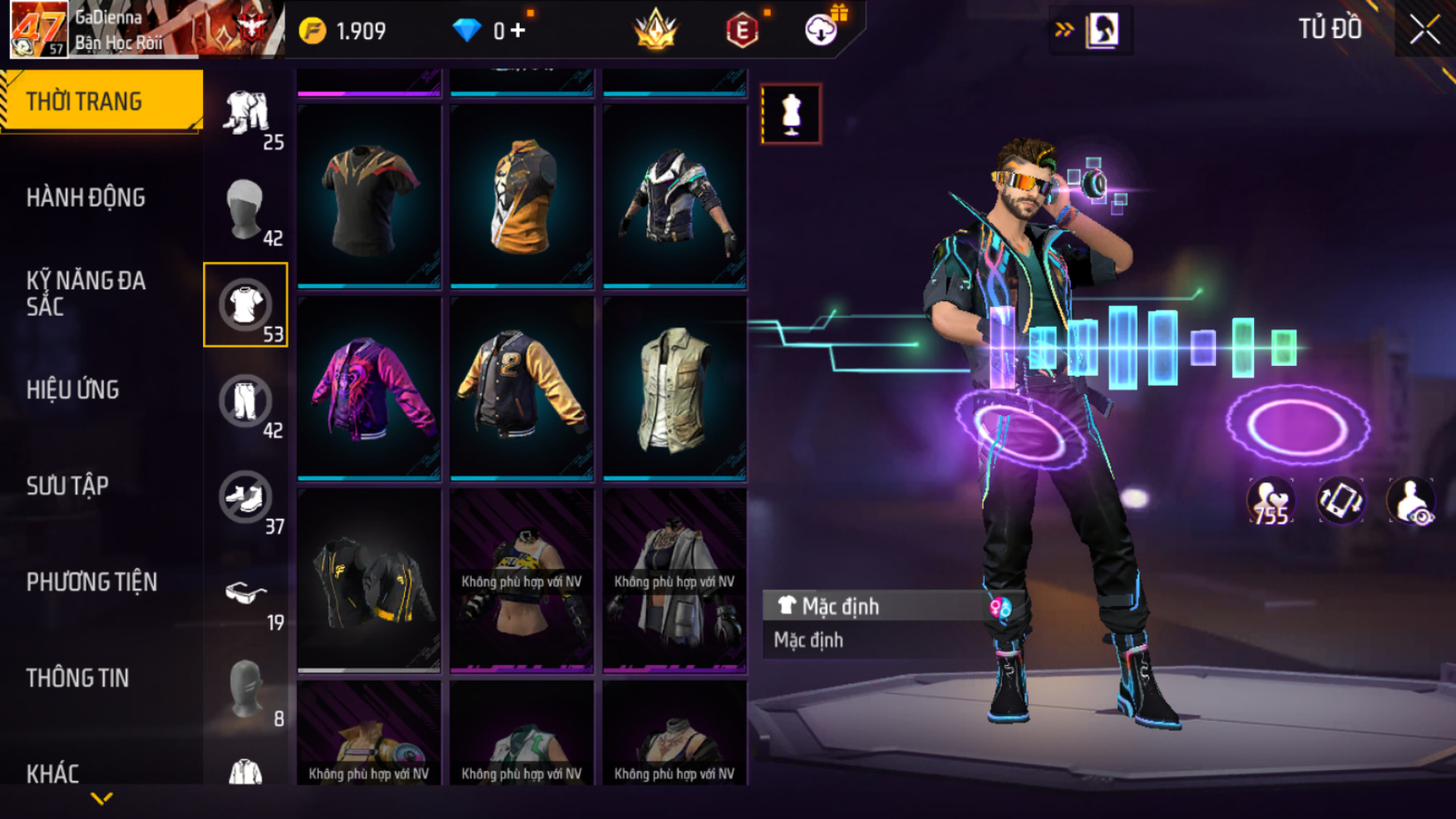
Task: Select the Hiệu Ứng category
Action: click(x=72, y=390)
